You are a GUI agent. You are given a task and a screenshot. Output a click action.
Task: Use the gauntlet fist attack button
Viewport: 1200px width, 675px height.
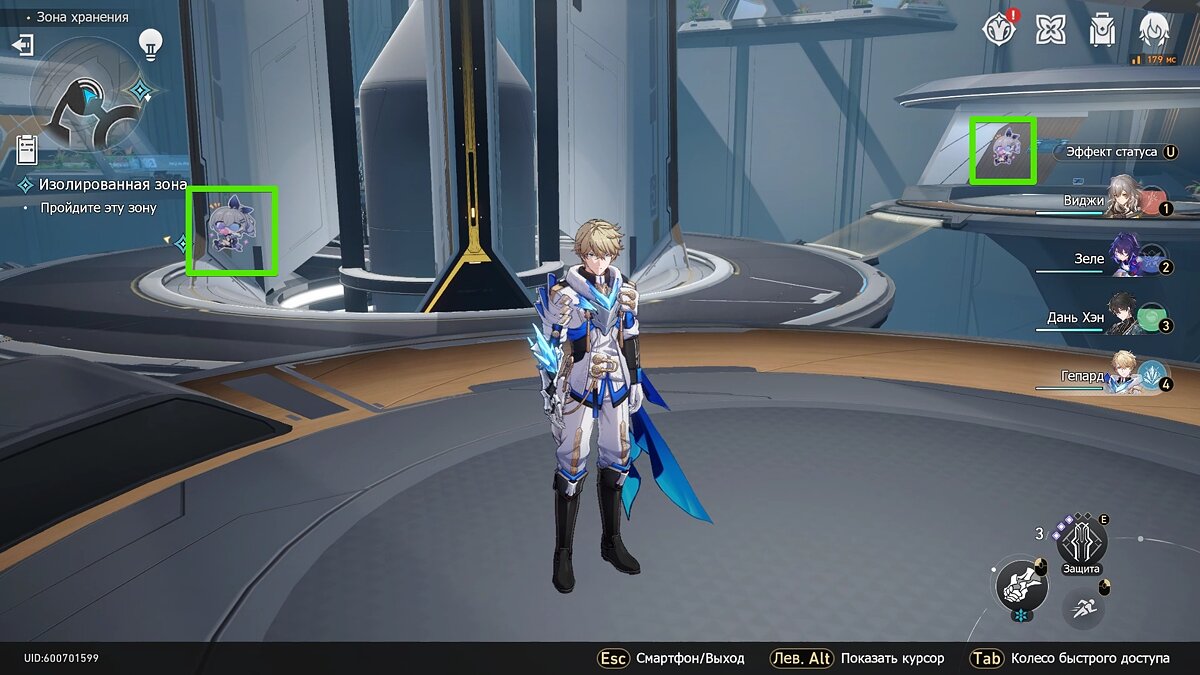pos(1020,585)
